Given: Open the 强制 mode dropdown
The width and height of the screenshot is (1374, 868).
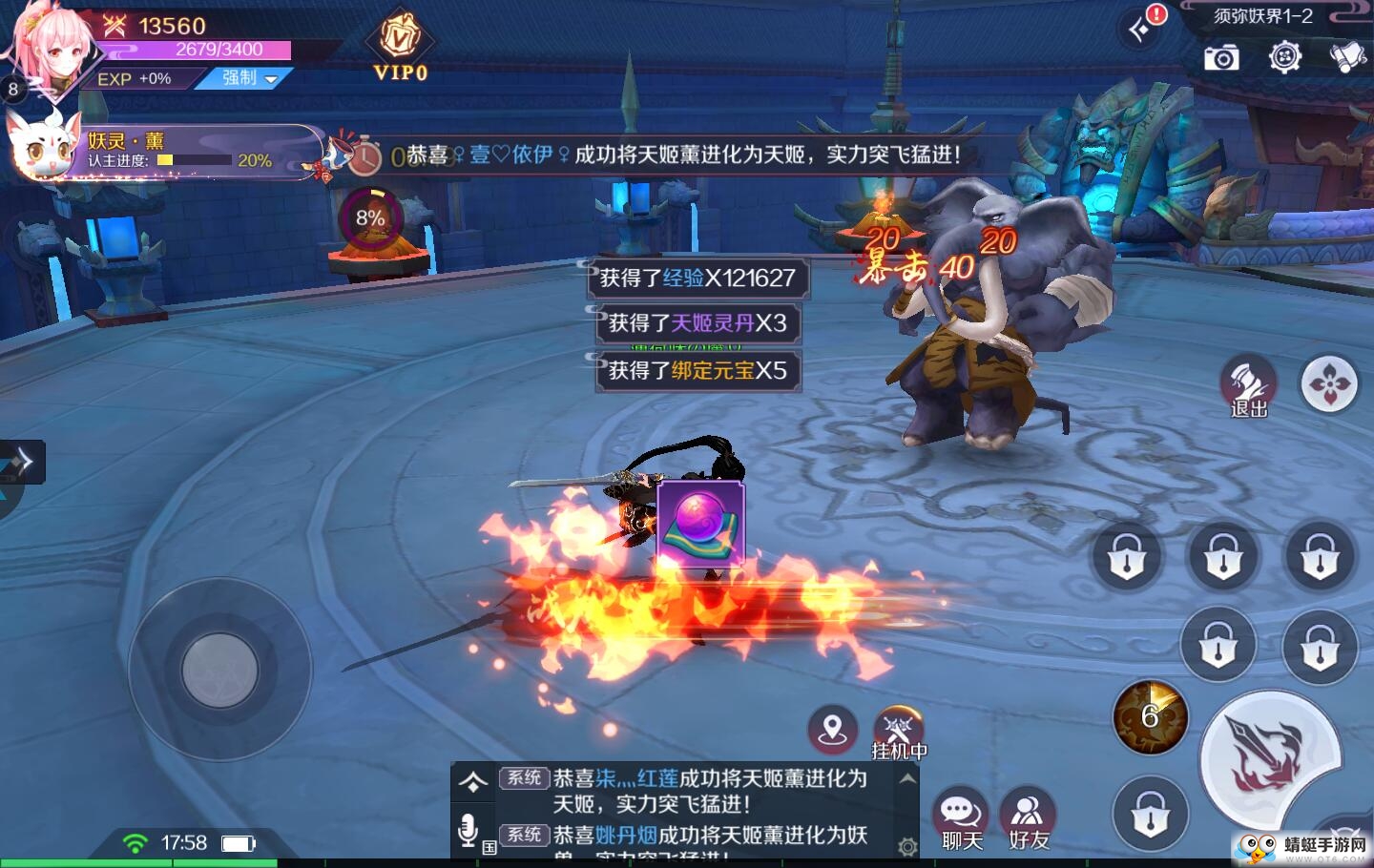Looking at the screenshot, I should tap(248, 78).
